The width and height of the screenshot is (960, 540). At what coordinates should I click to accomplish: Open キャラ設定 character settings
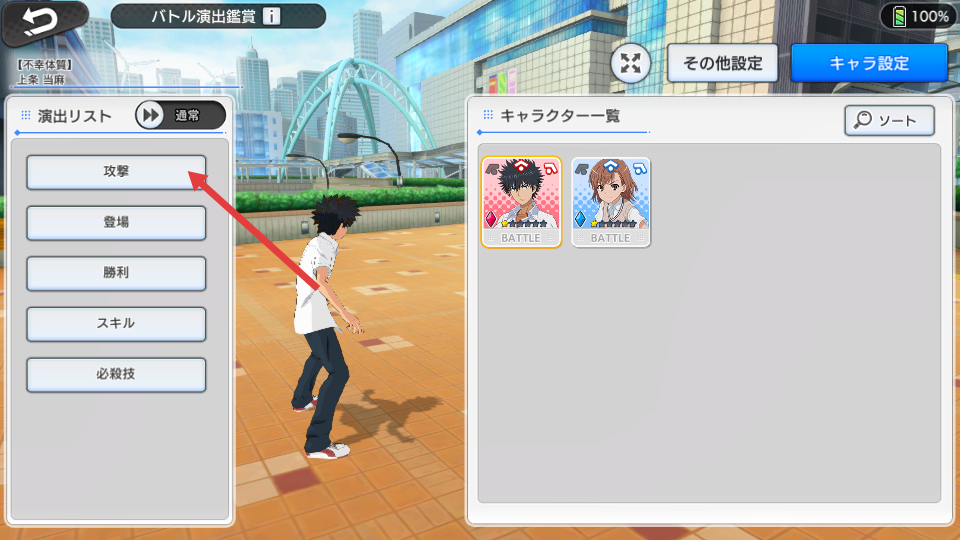(868, 63)
